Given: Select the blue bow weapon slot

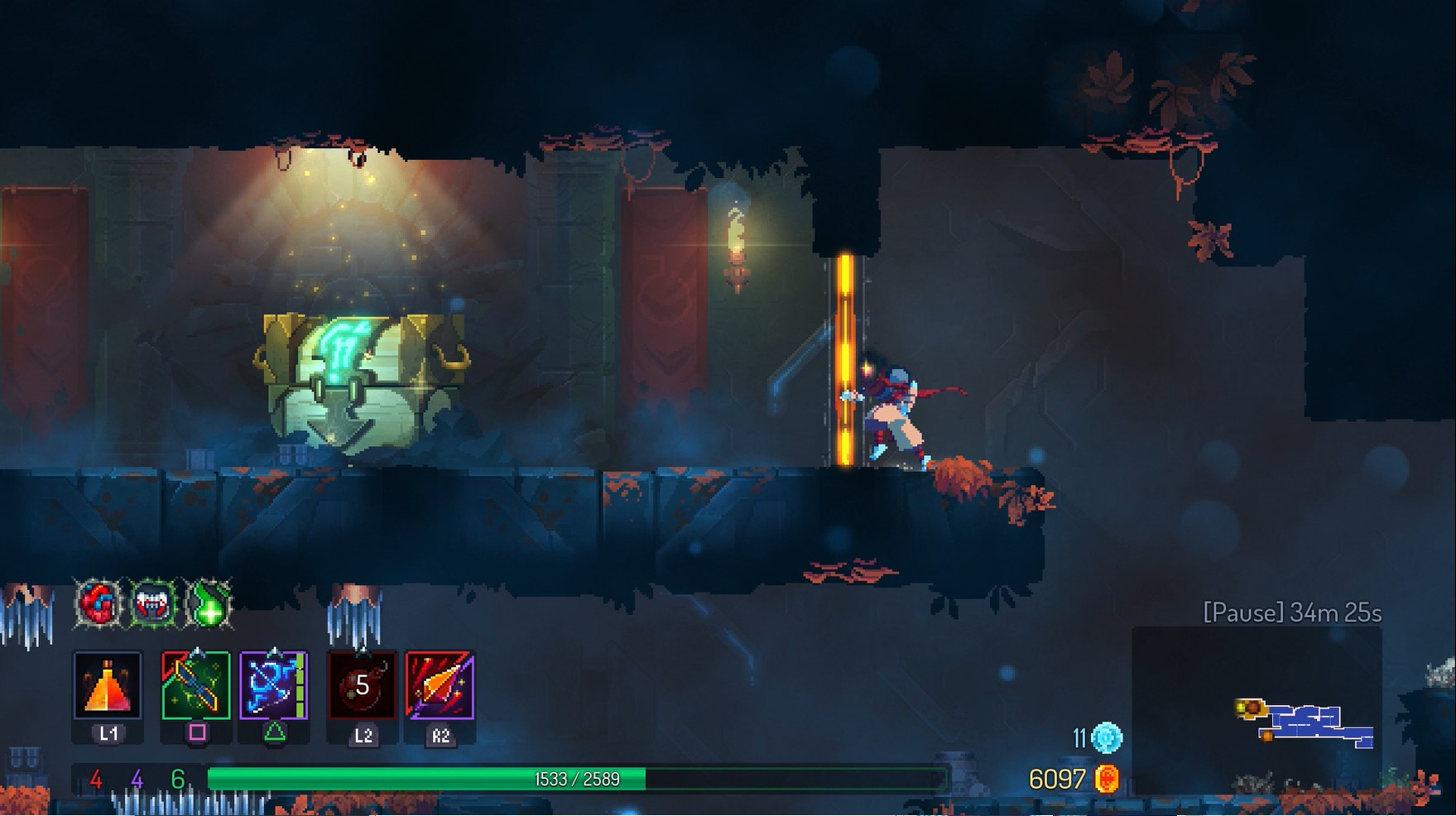Looking at the screenshot, I should (273, 685).
